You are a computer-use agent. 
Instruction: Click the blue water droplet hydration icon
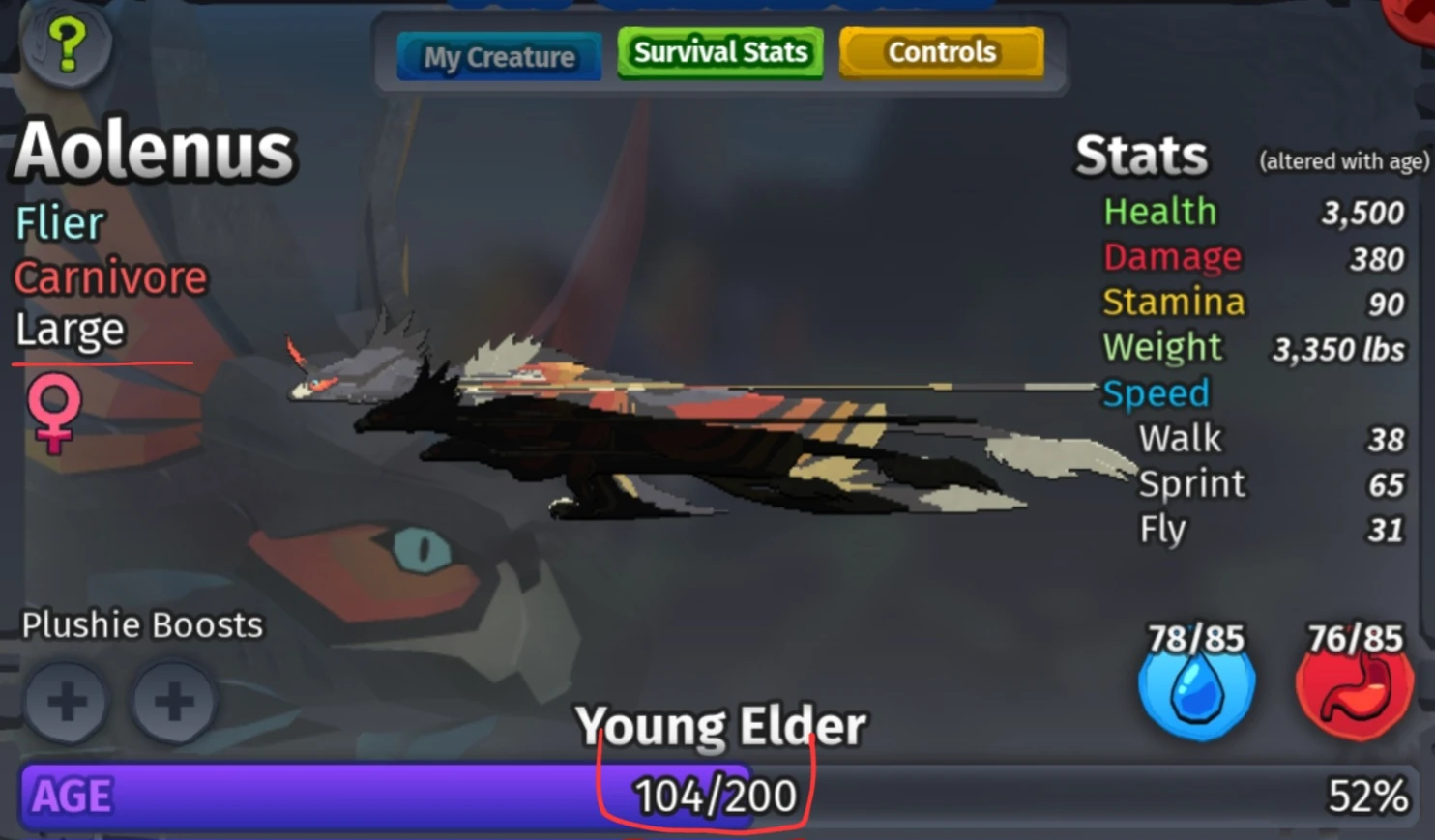click(x=1195, y=688)
